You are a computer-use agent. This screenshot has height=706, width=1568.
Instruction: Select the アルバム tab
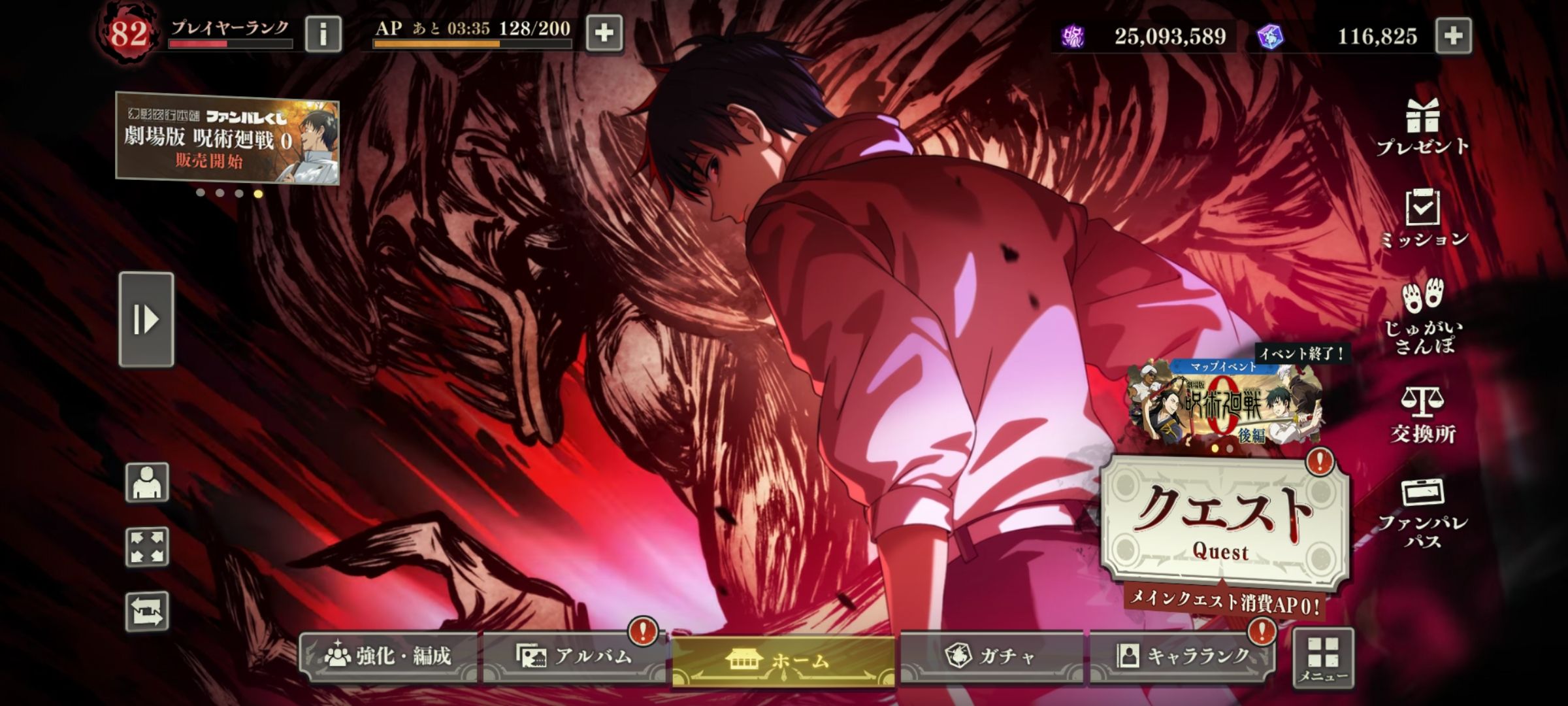574,656
